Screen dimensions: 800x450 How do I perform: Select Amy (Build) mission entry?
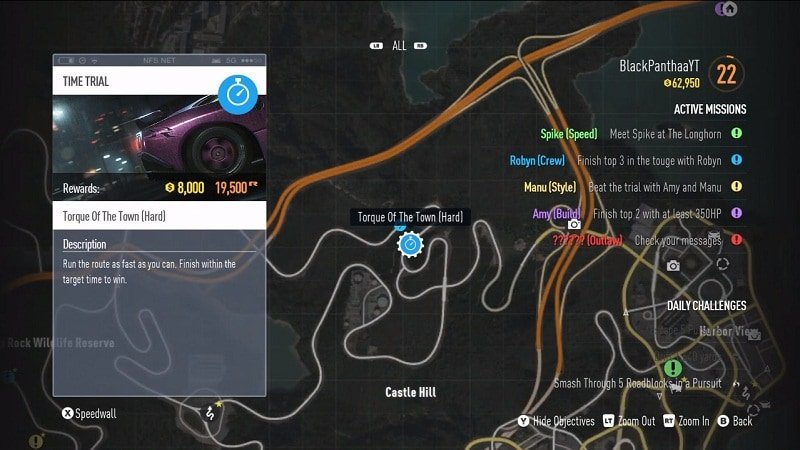630,213
